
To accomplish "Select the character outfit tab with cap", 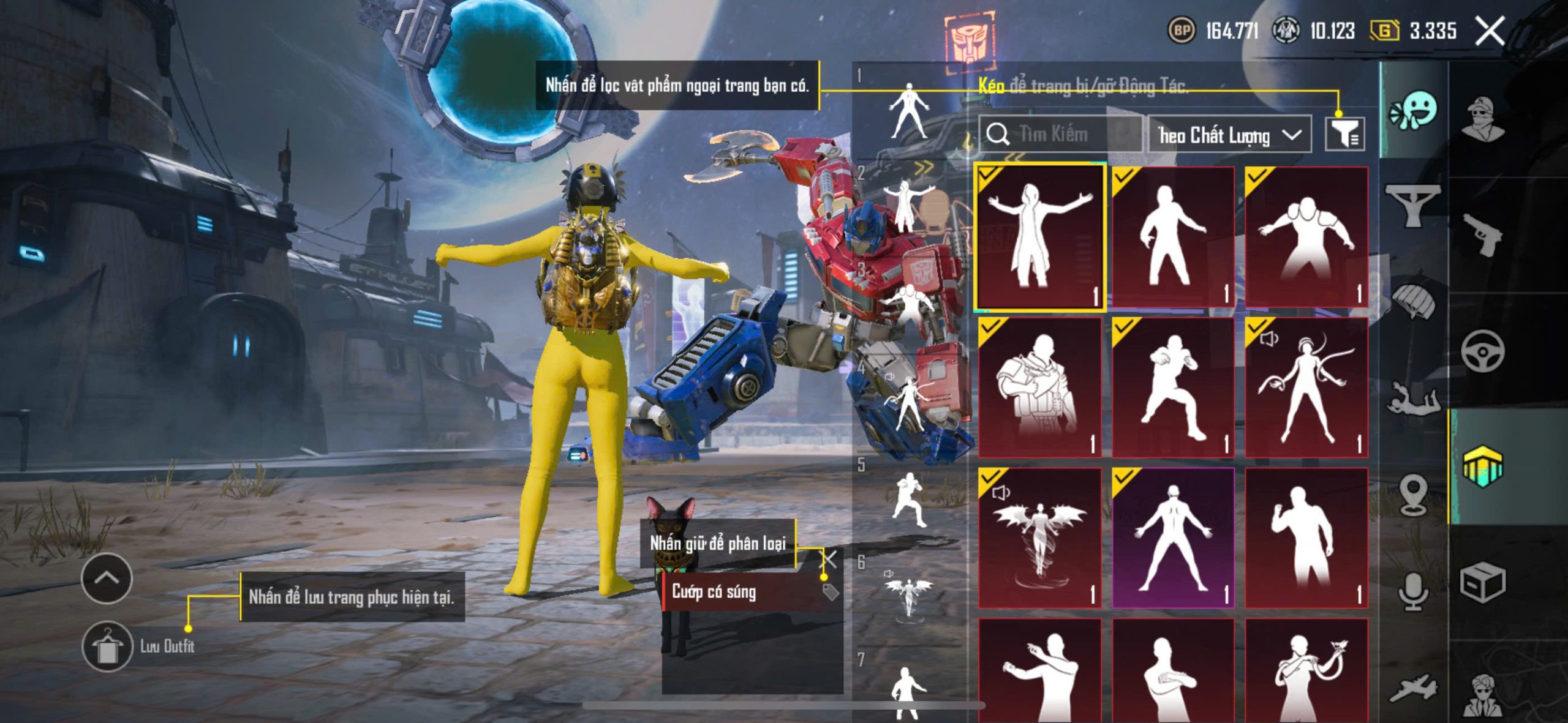I will (x=1482, y=118).
